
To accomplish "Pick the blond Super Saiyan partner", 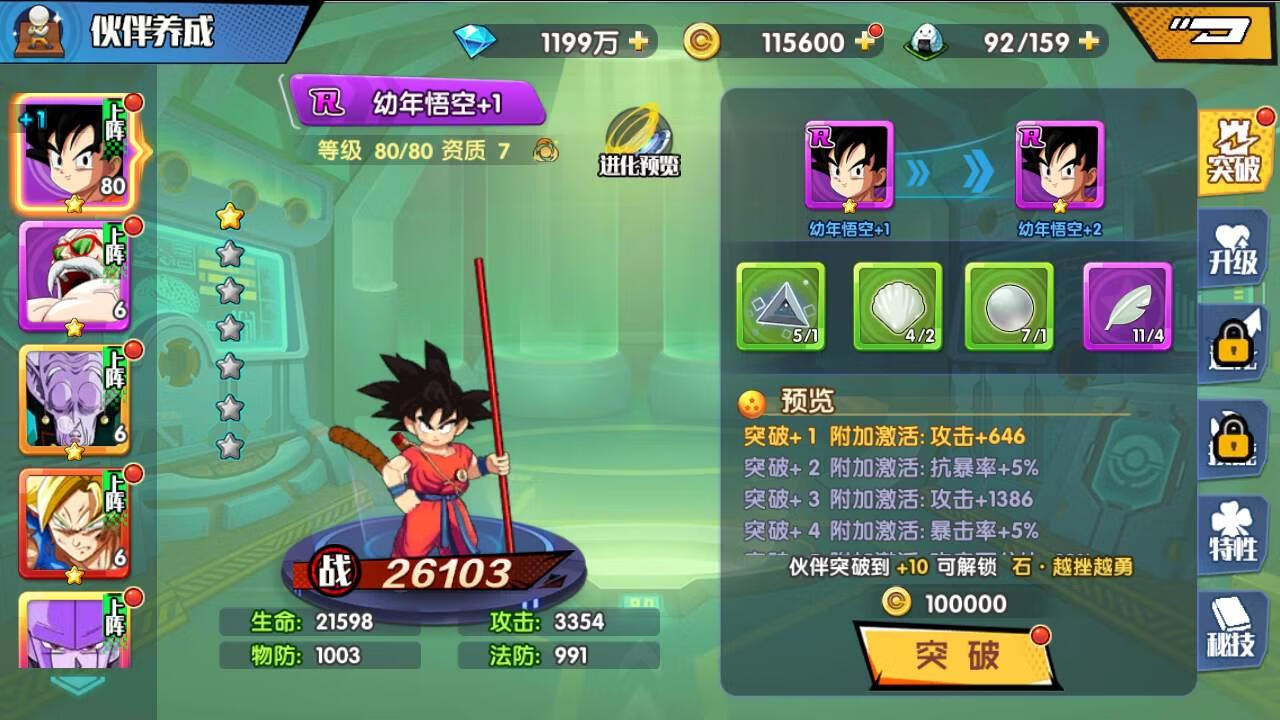I will 76,524.
